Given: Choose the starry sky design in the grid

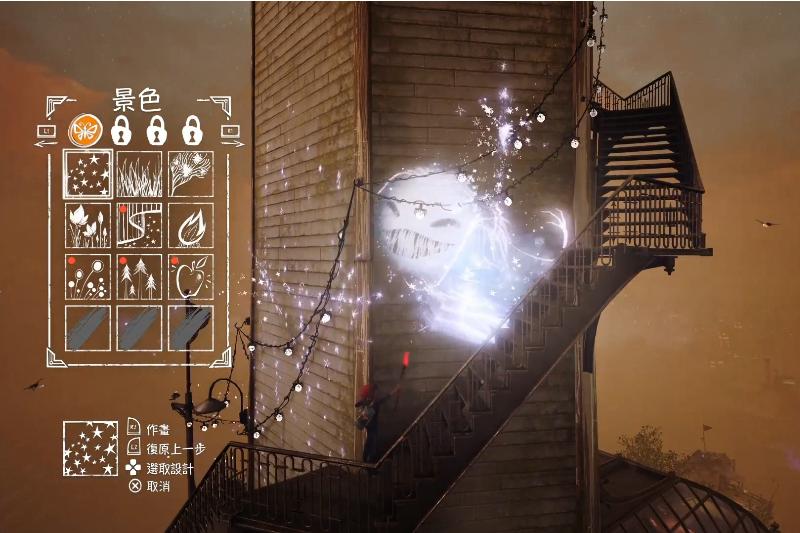Looking at the screenshot, I should 87,174.
